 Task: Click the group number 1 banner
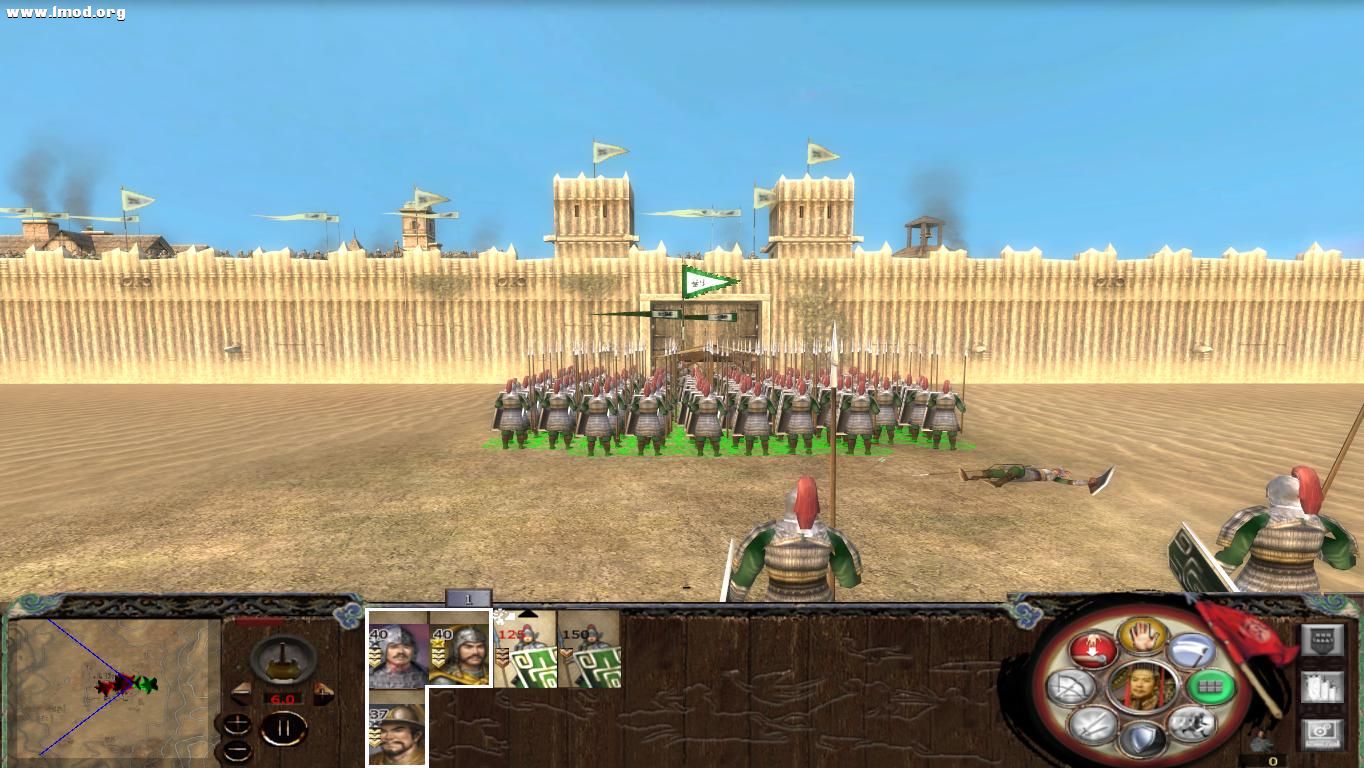[468, 598]
